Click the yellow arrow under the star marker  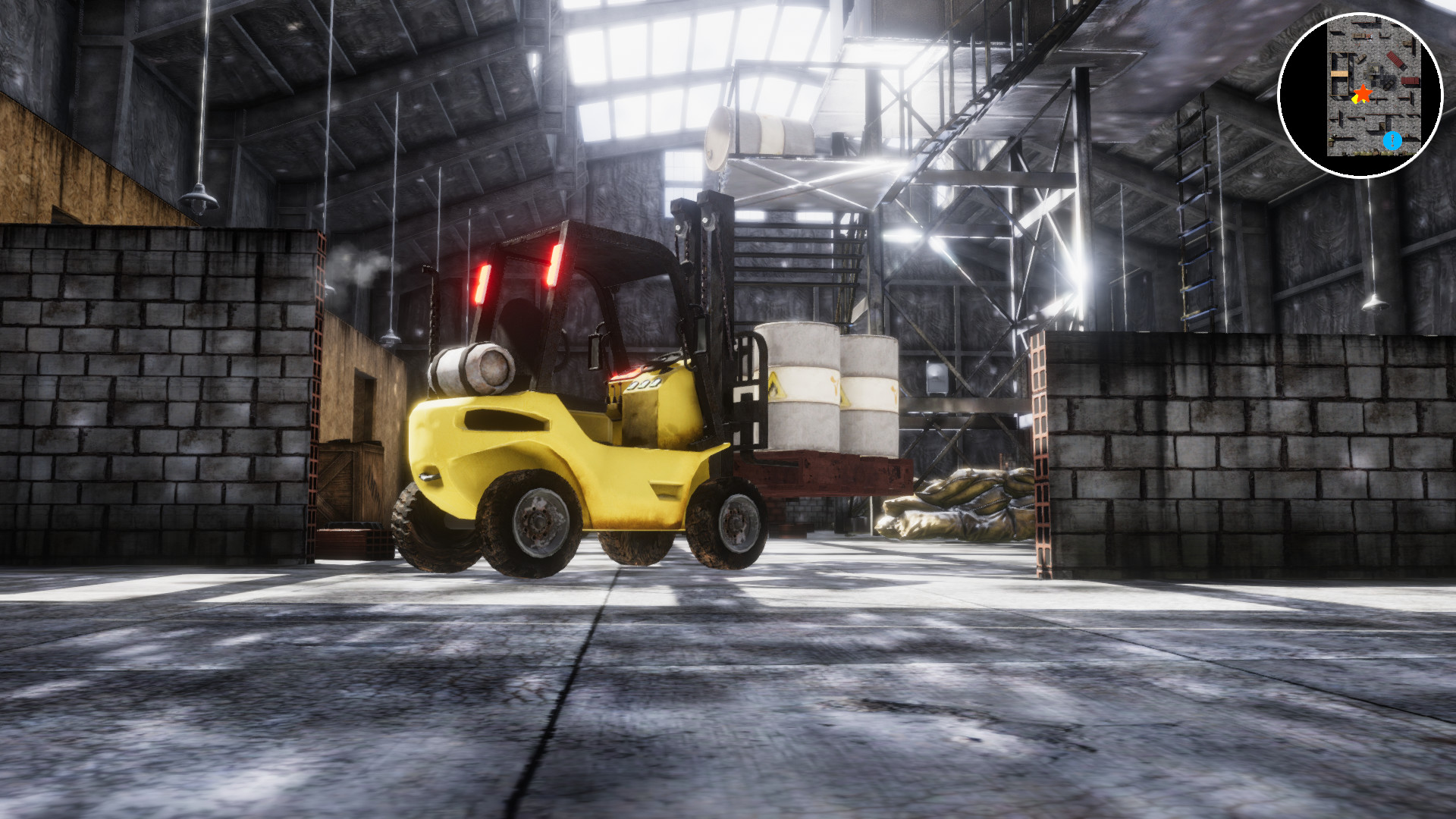tap(1356, 100)
